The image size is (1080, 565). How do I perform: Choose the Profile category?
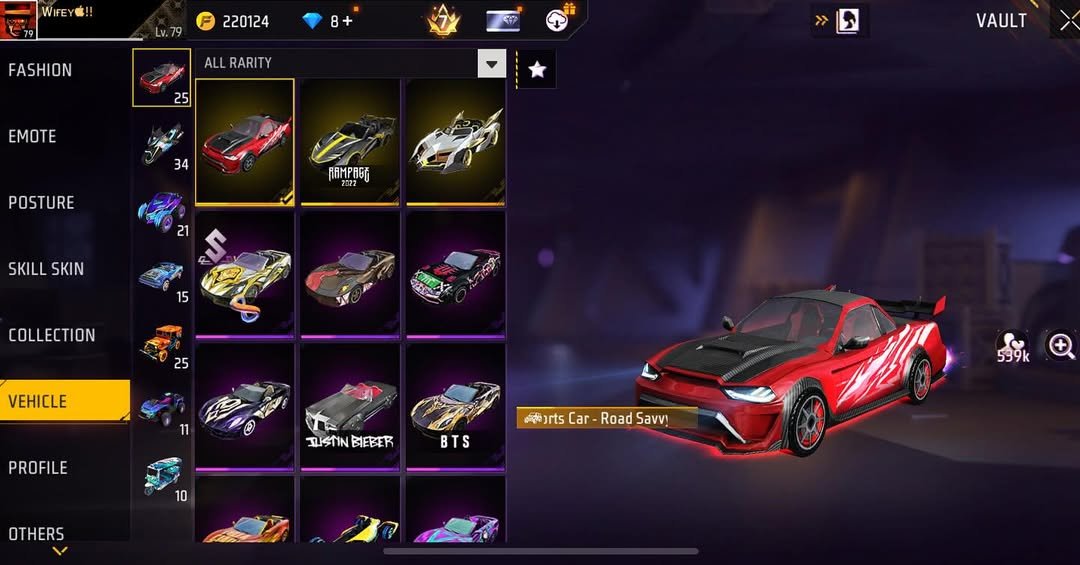coord(38,468)
